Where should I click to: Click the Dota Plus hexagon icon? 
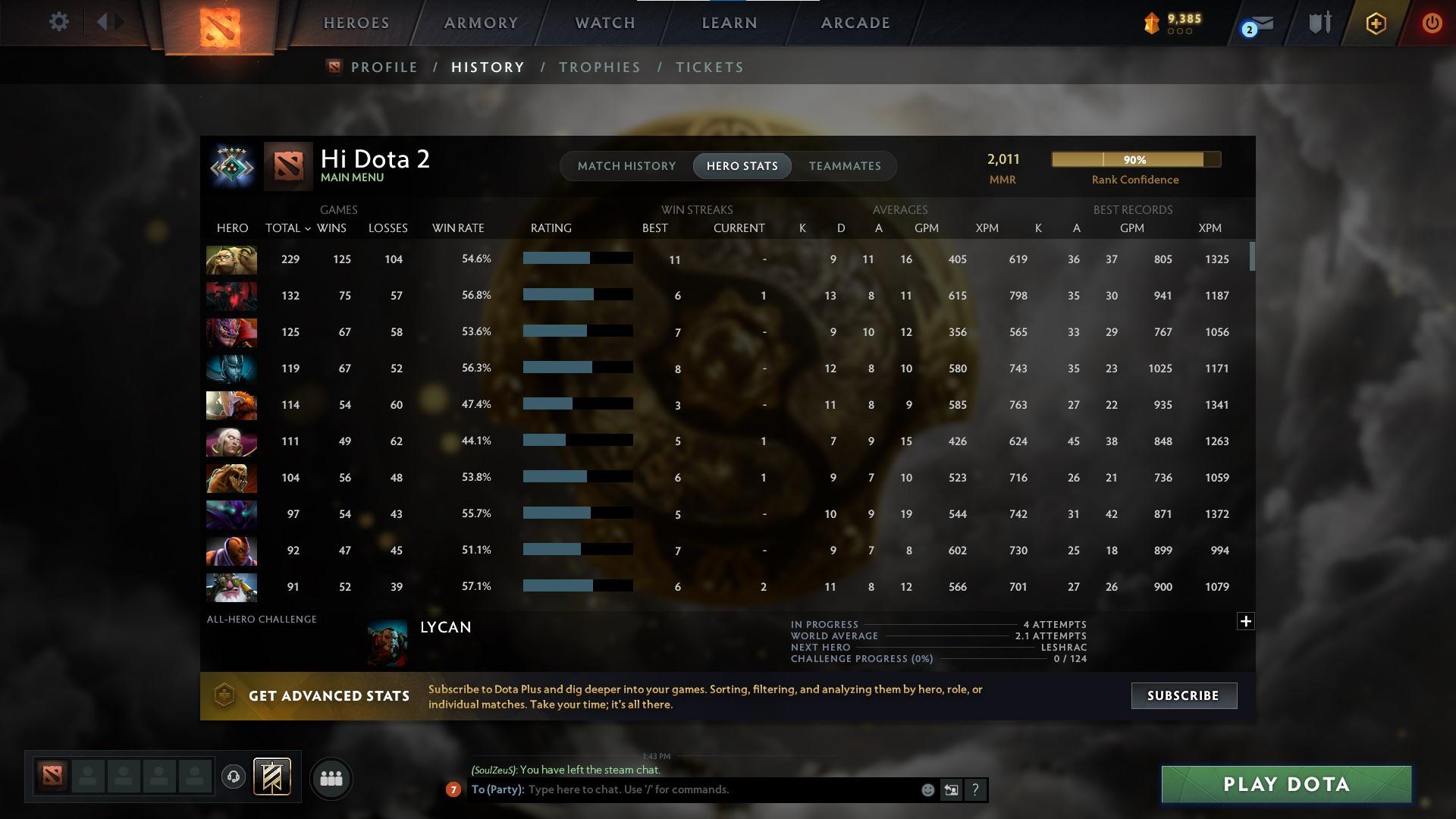[1375, 24]
